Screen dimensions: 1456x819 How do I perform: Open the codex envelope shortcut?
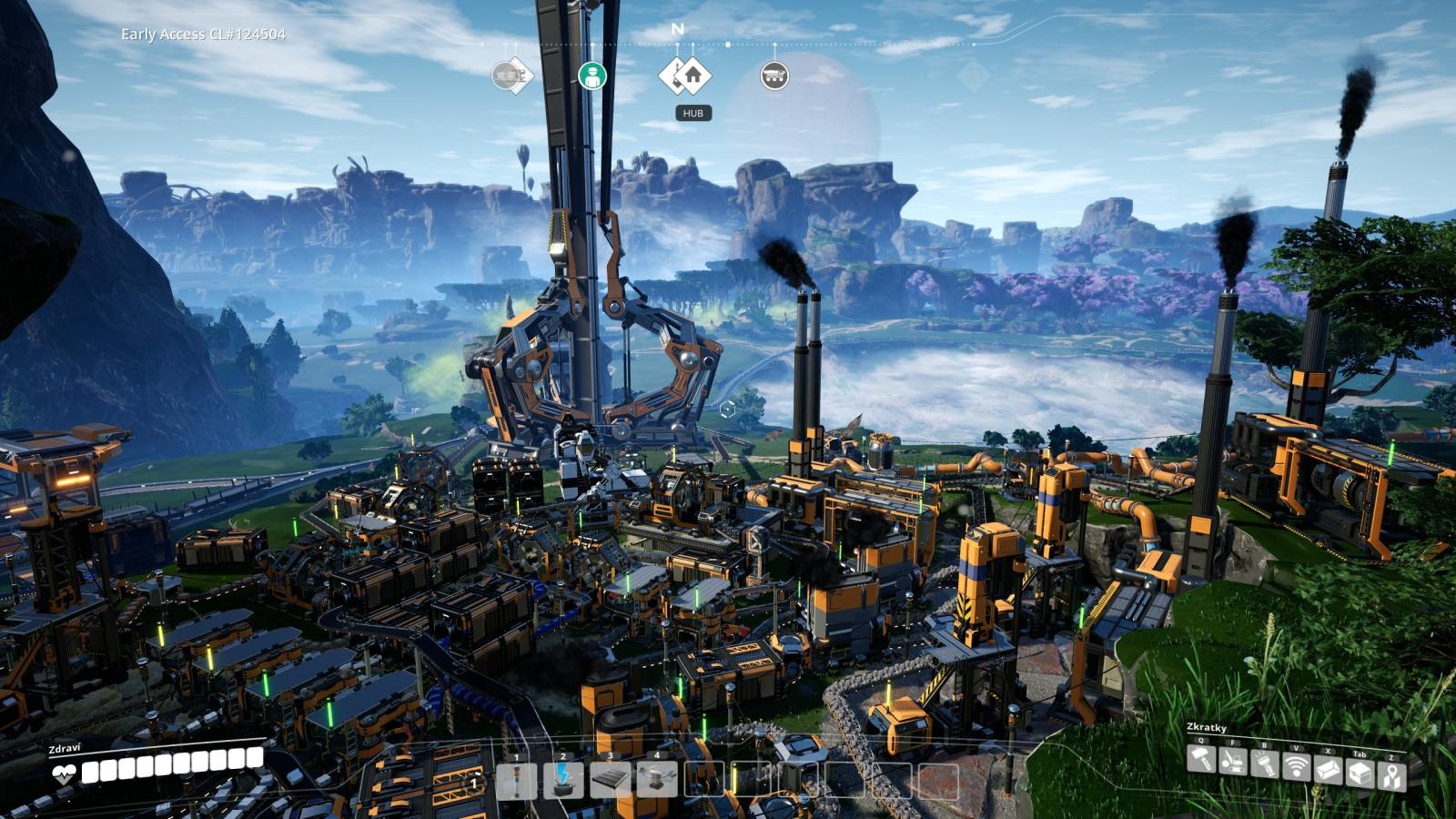[x=1329, y=770]
